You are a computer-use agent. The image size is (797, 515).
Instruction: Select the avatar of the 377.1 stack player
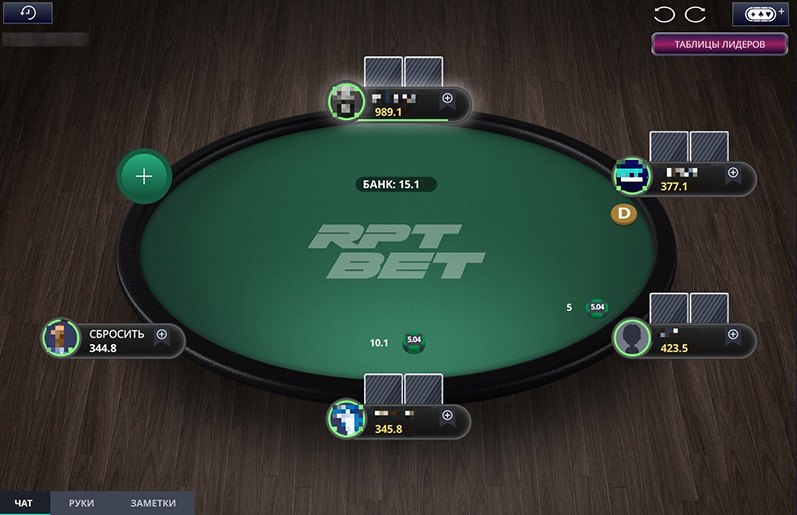[x=632, y=176]
